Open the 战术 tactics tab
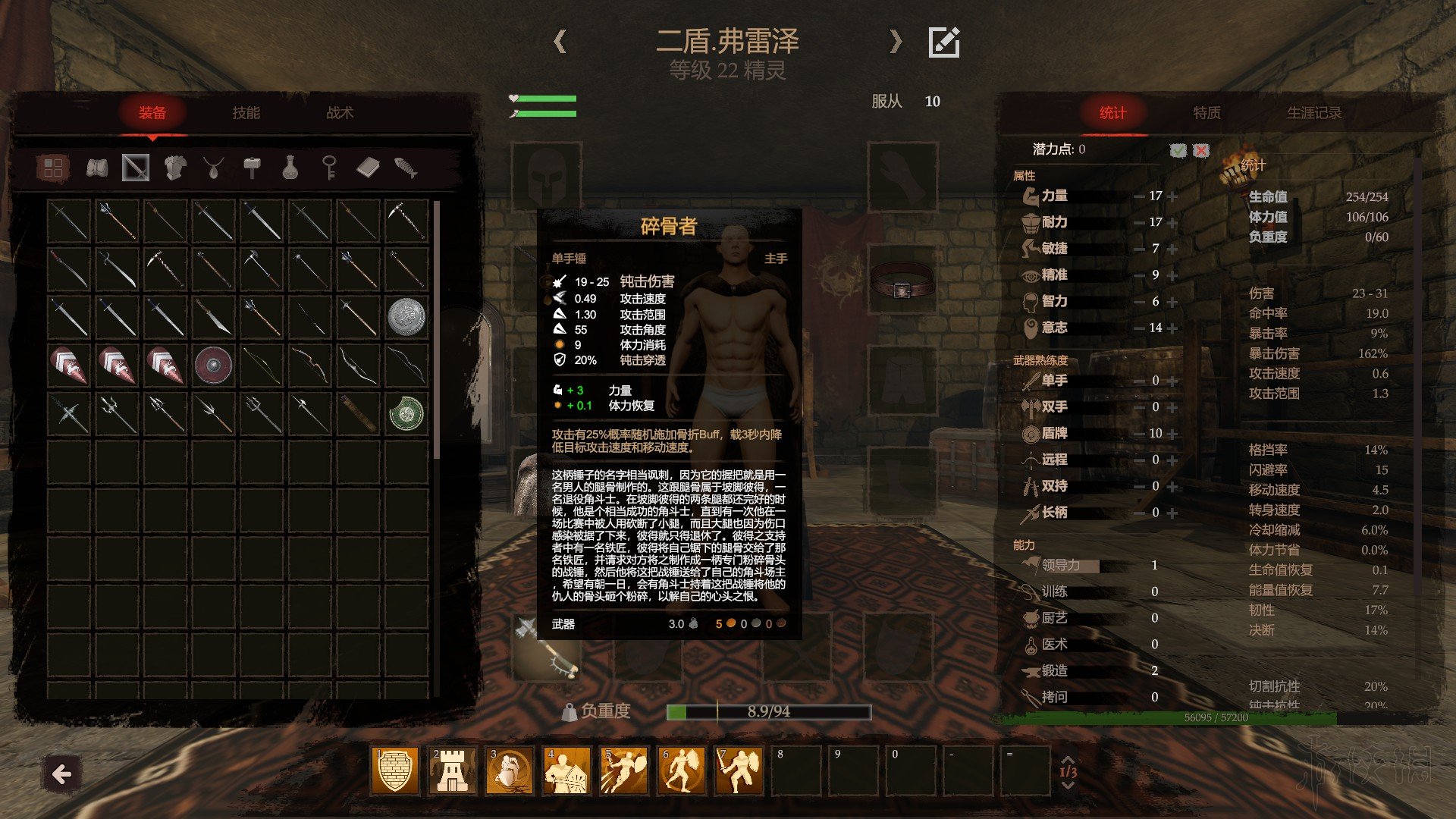Viewport: 1456px width, 819px height. [x=340, y=113]
